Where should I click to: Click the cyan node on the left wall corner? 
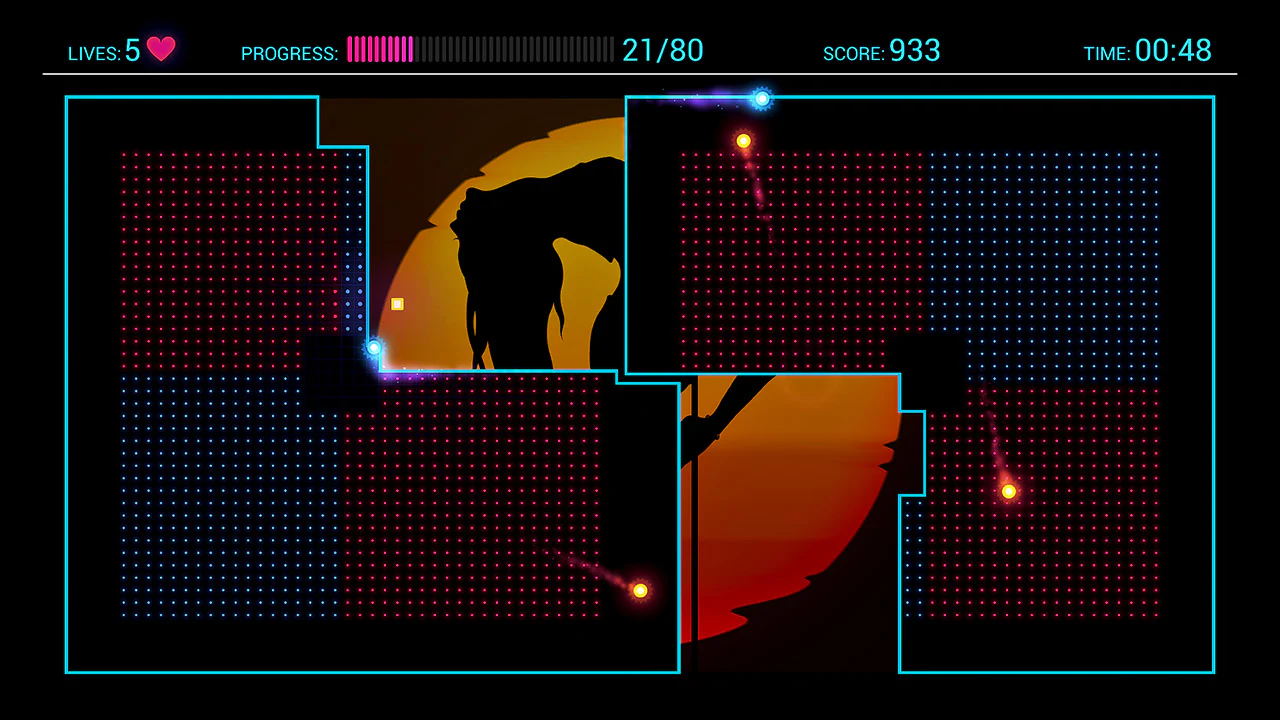373,348
